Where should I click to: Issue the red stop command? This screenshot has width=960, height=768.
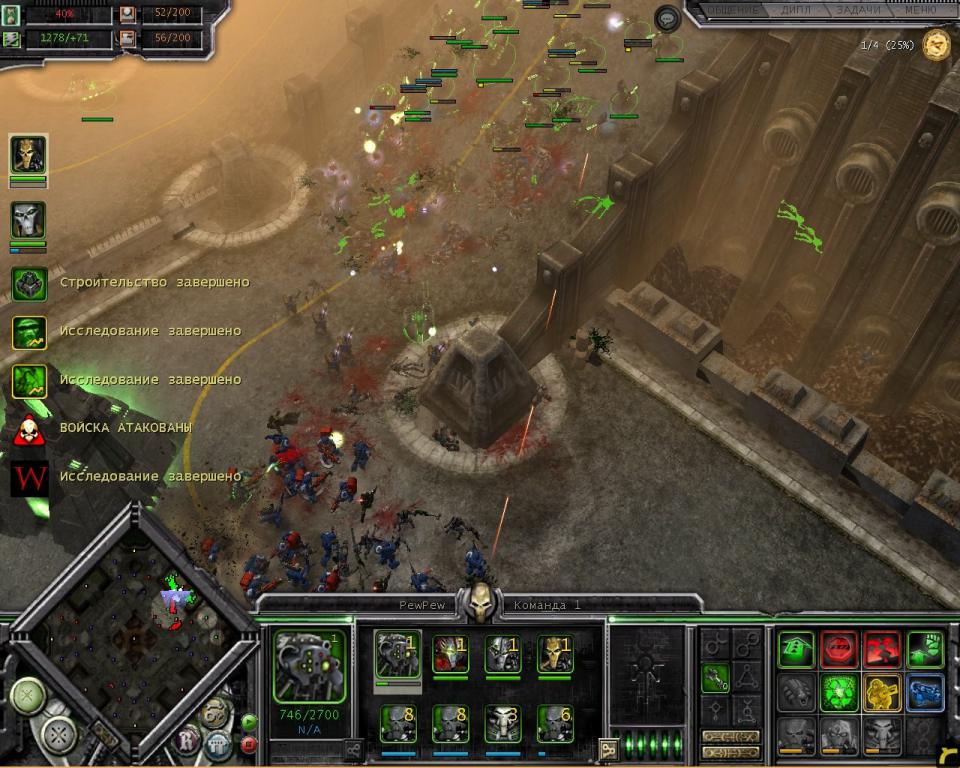click(x=839, y=650)
